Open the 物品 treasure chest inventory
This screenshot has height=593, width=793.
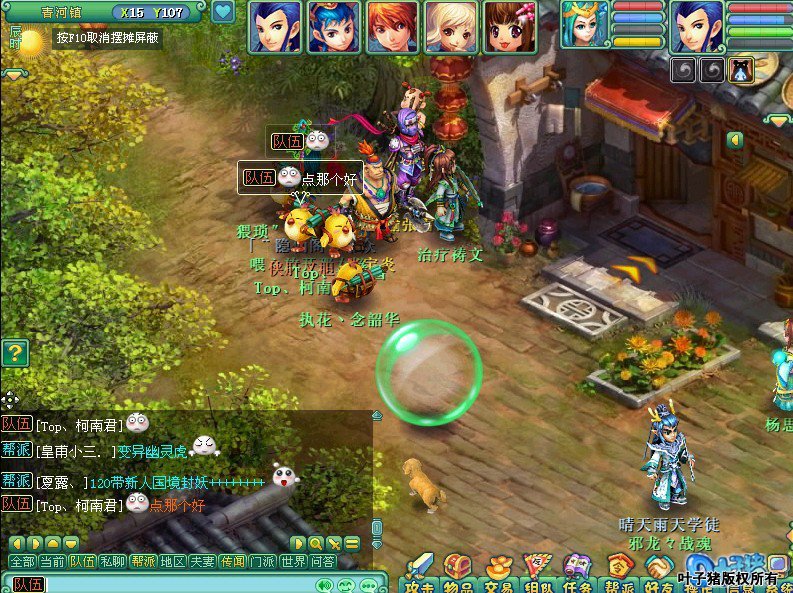pyautogui.click(x=457, y=570)
